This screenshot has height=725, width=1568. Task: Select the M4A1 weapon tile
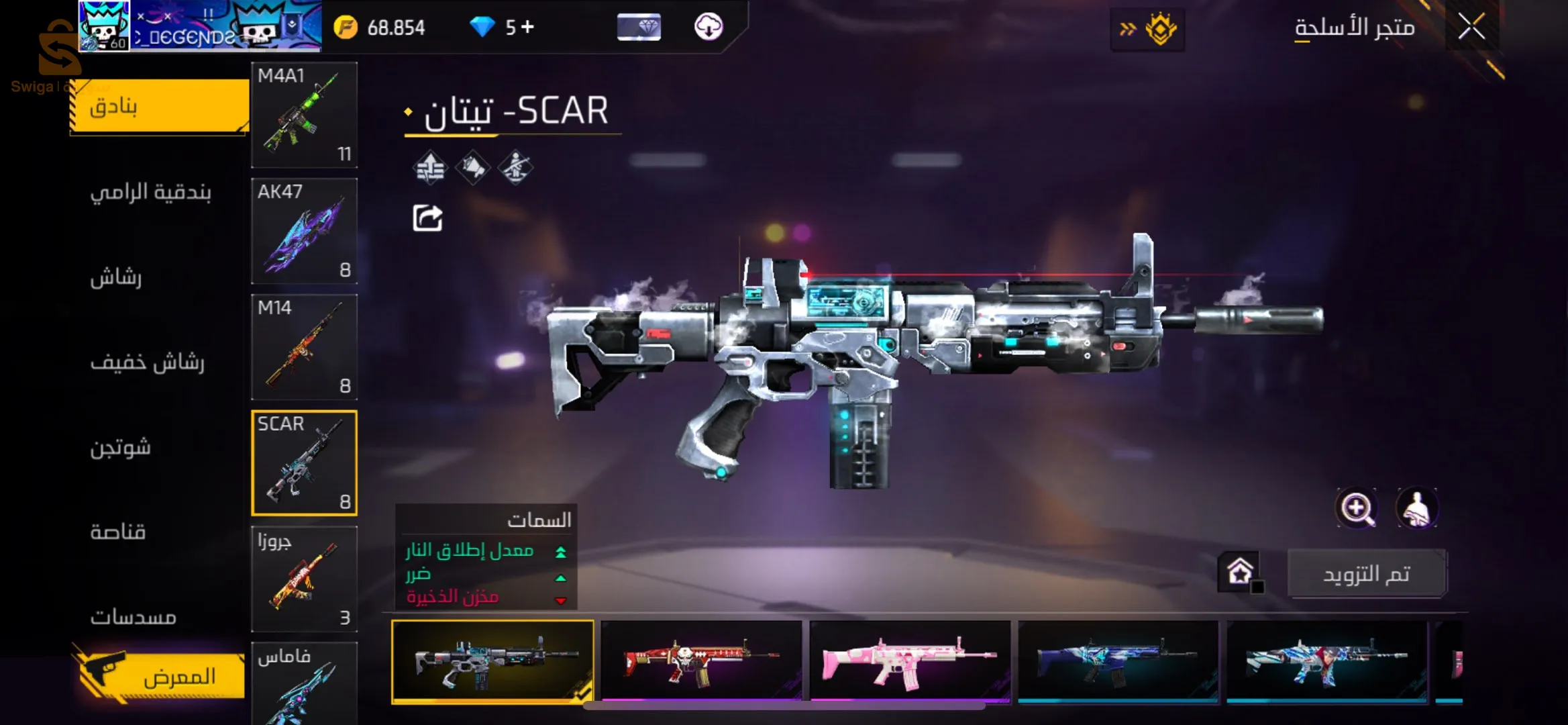pyautogui.click(x=304, y=114)
